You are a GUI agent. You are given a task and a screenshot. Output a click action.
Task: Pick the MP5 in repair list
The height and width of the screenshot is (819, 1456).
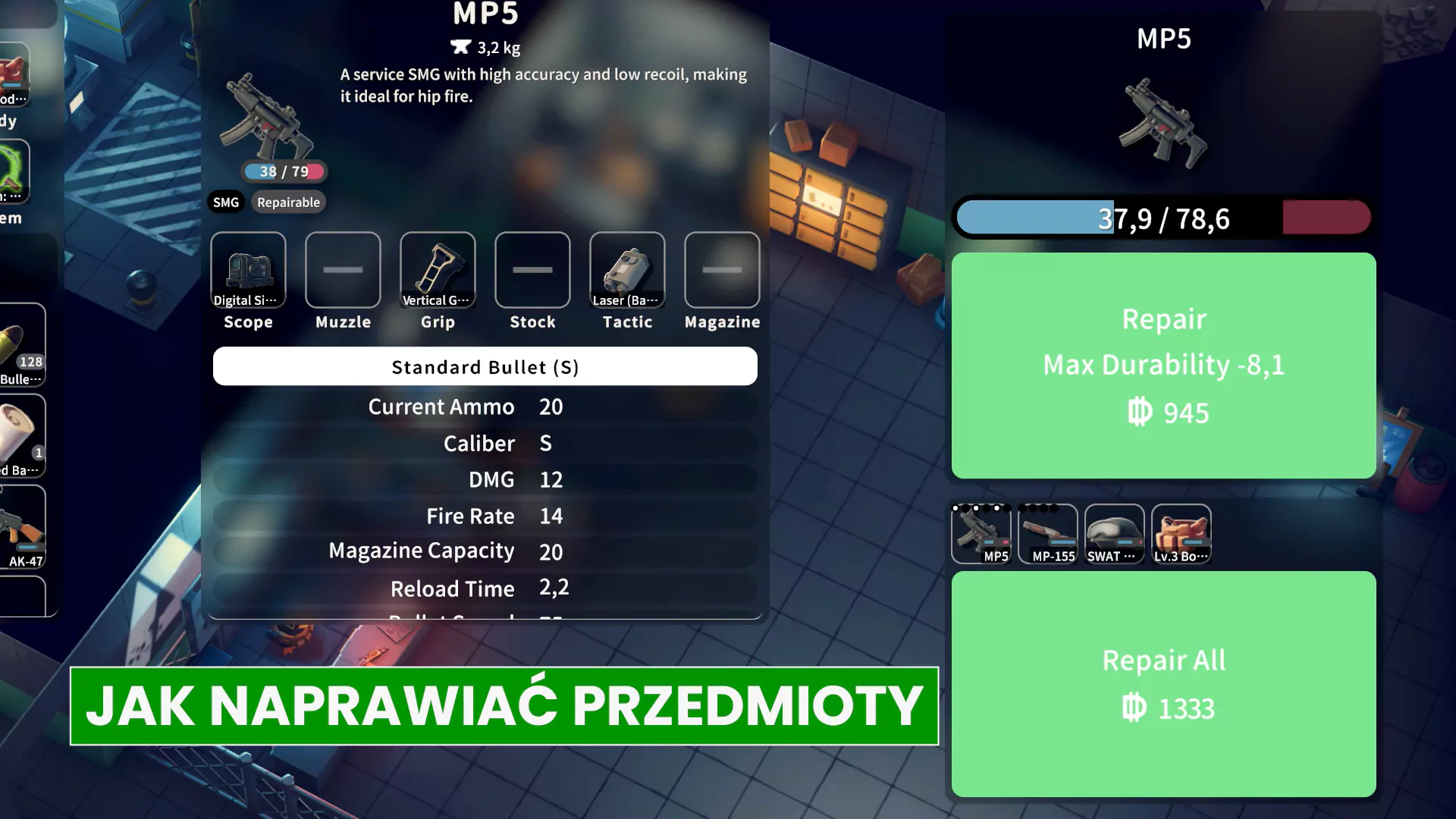(981, 534)
